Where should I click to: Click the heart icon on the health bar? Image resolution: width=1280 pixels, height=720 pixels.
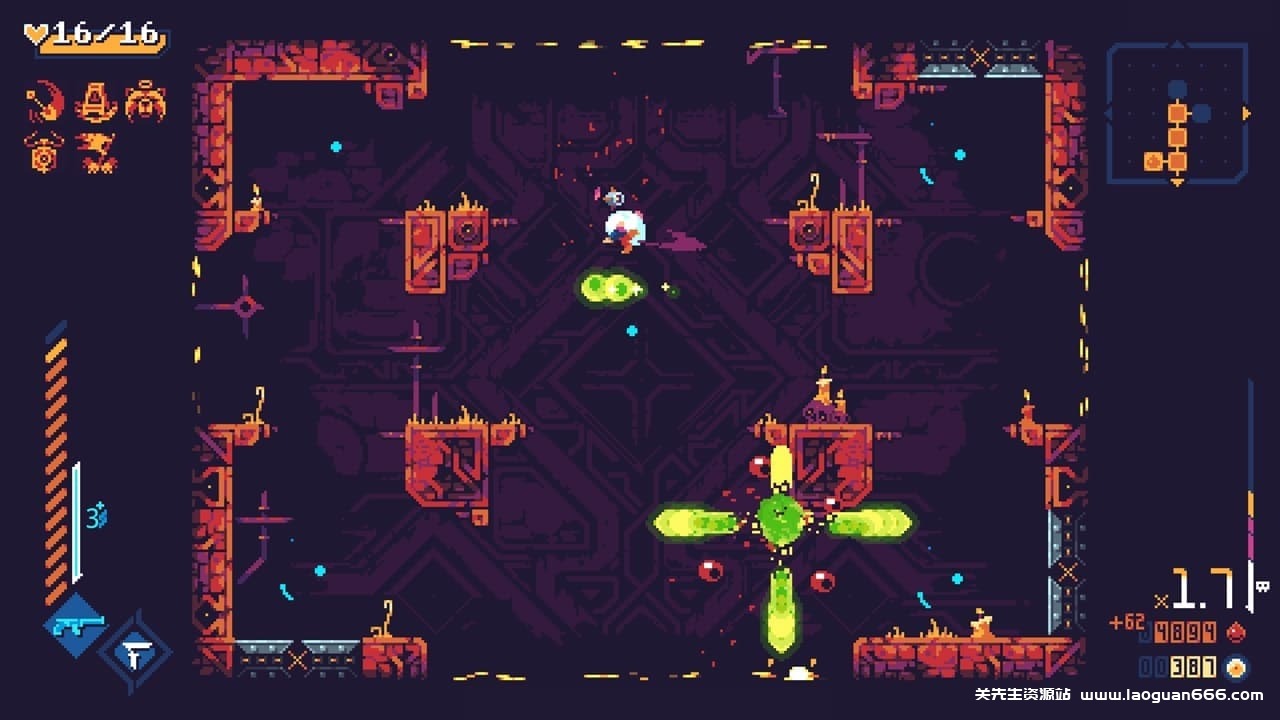pyautogui.click(x=36, y=31)
